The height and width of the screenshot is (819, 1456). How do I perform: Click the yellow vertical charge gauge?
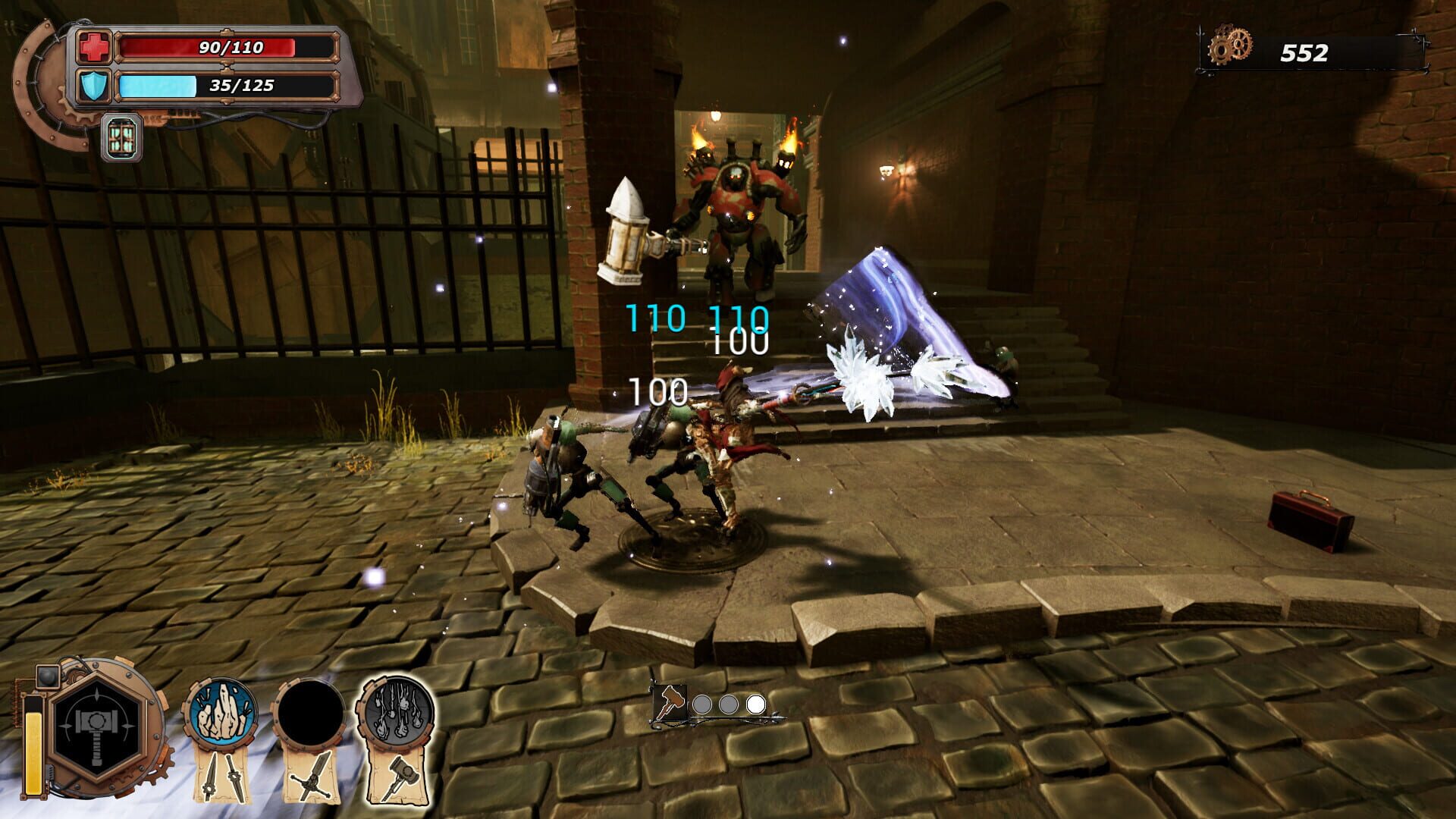[x=33, y=747]
